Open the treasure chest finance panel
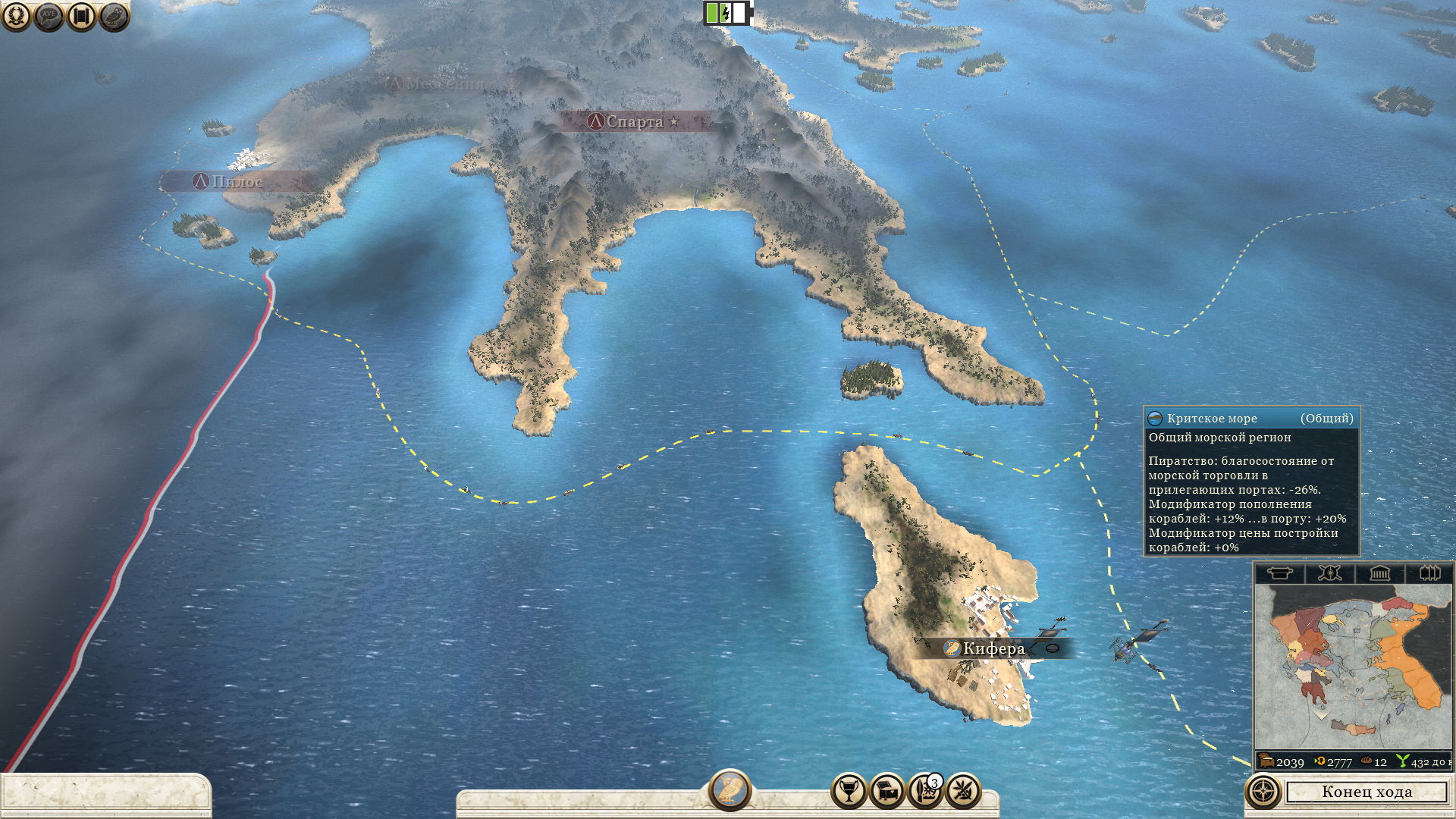 click(x=886, y=792)
